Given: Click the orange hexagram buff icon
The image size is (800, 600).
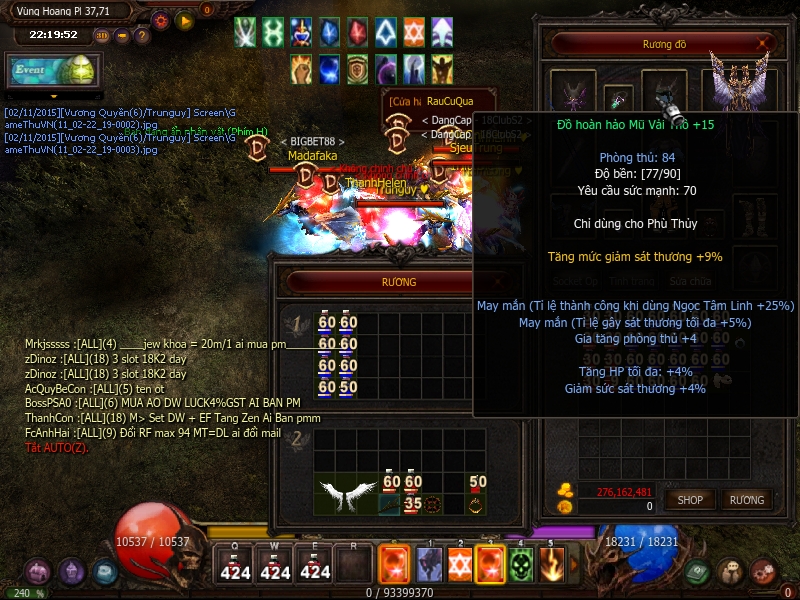Looking at the screenshot, I should (414, 32).
